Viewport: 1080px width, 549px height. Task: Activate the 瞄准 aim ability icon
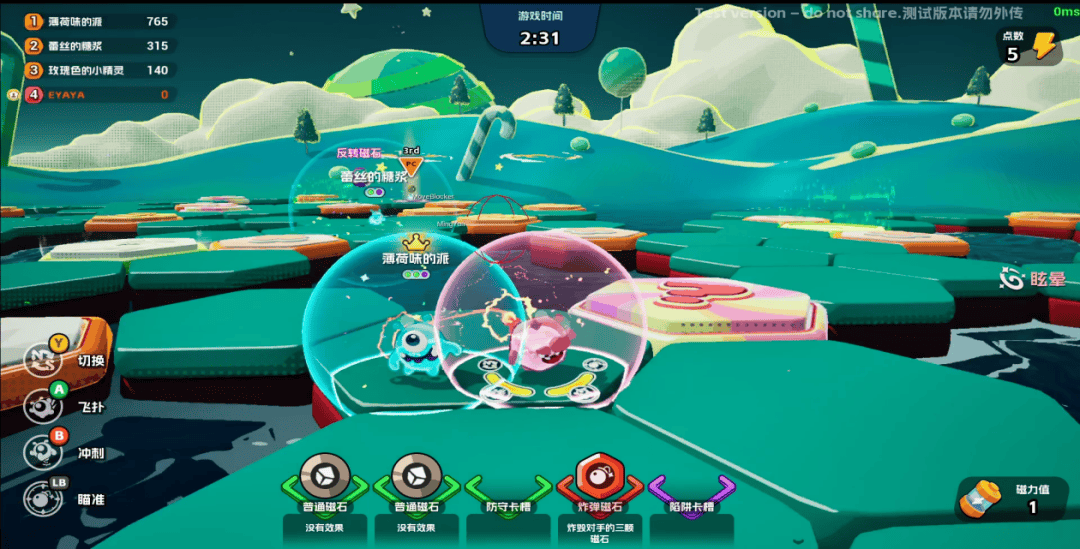pos(42,498)
